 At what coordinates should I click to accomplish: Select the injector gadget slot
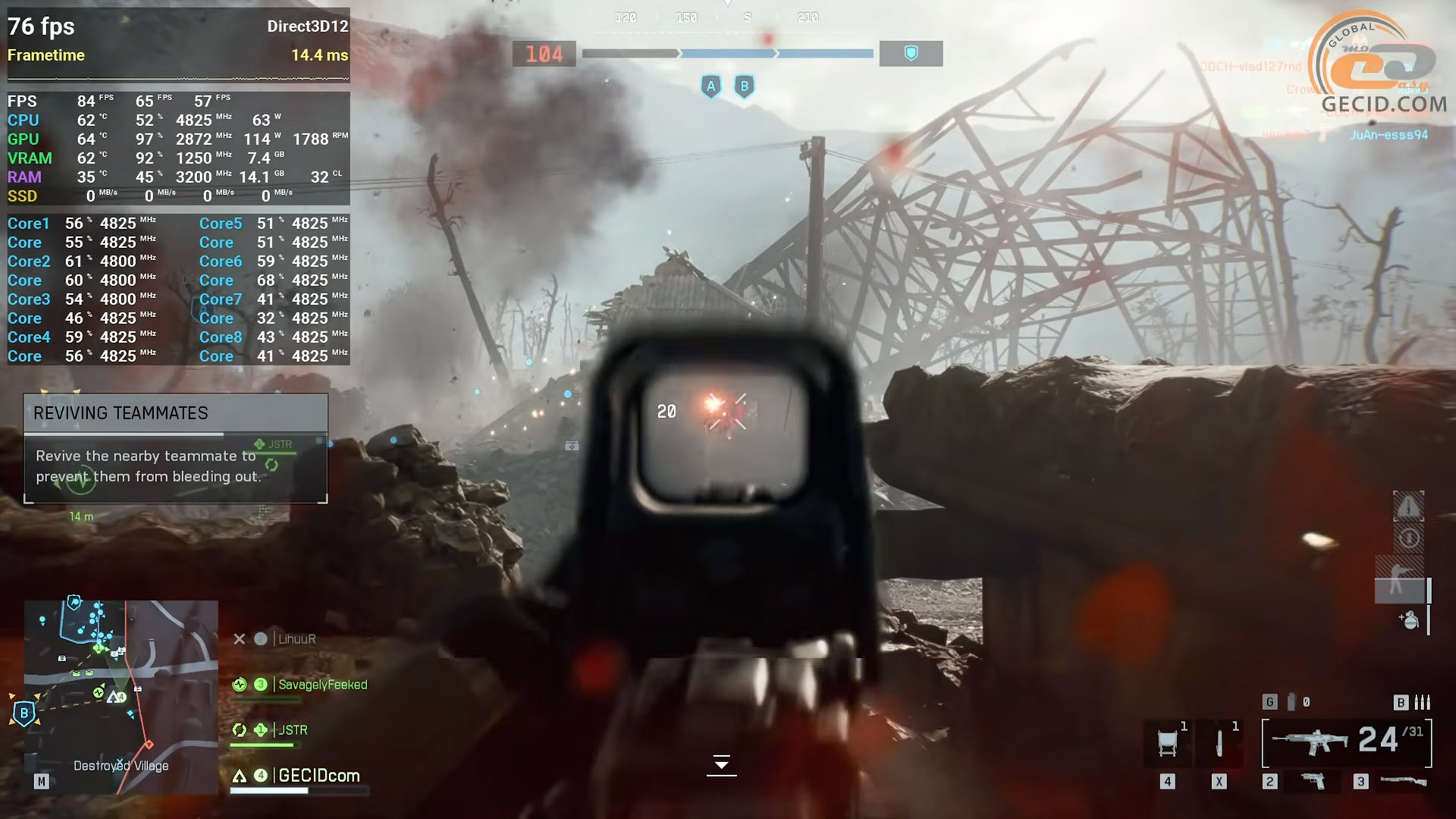(1219, 742)
